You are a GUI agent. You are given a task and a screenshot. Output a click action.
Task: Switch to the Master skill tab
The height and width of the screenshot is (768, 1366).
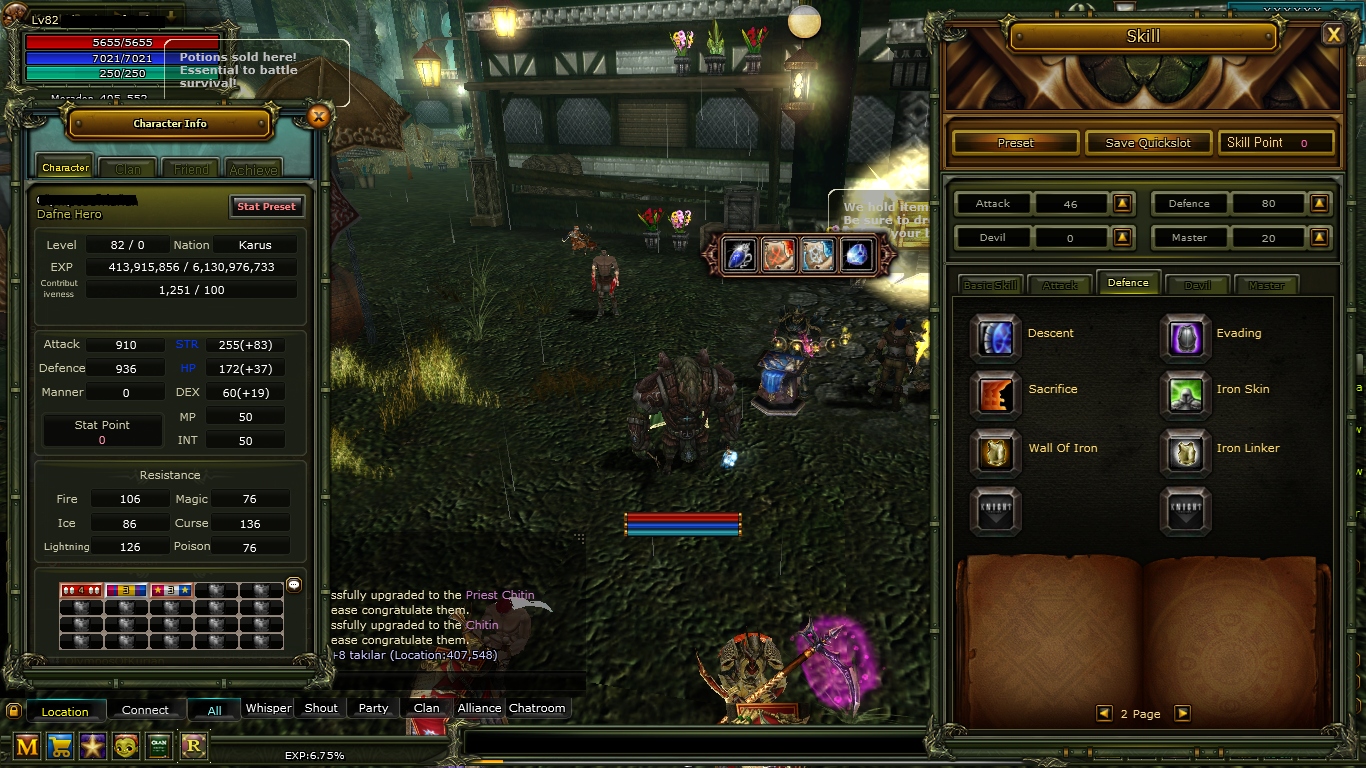(1265, 285)
